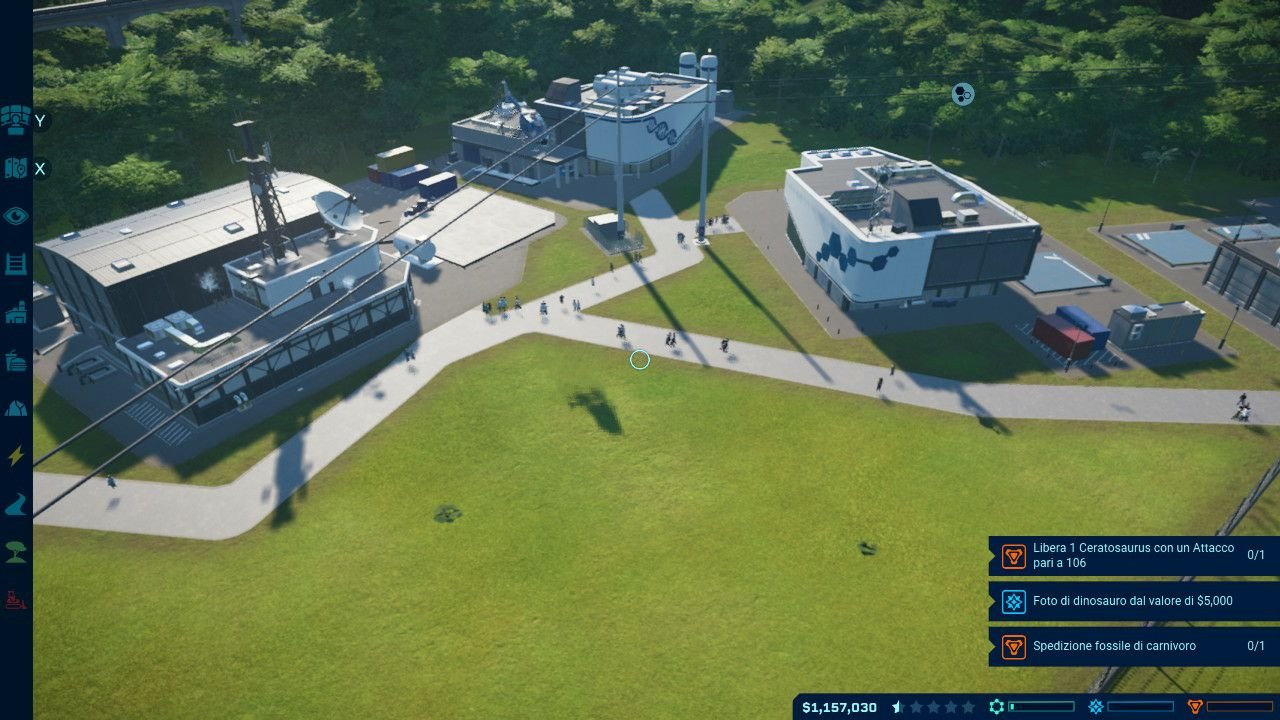This screenshot has width=1280, height=720.
Task: Open the tree landscaping tools
Action: pyautogui.click(x=15, y=552)
